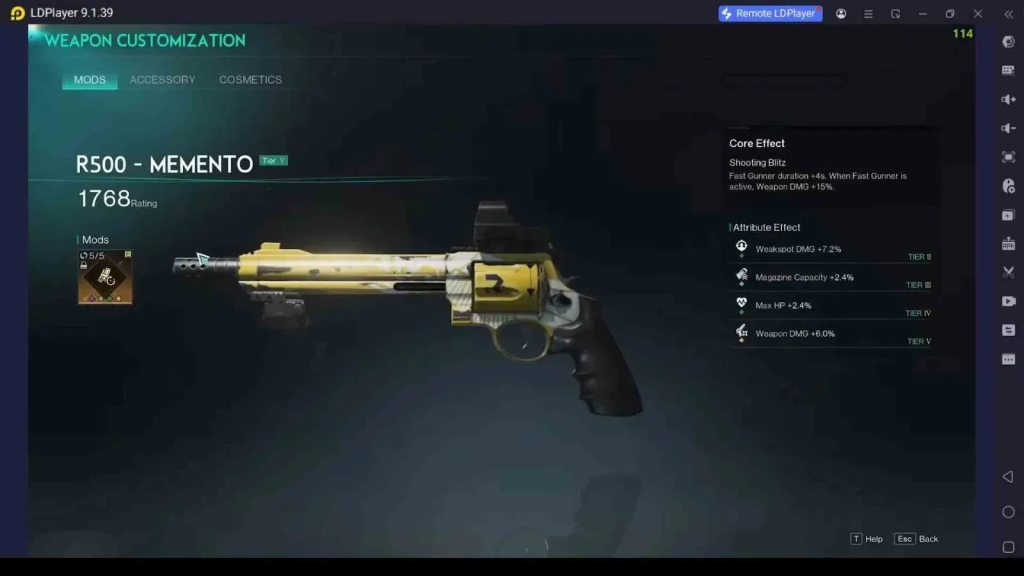
Task: Select the Weapon DMG attribute row
Action: [x=832, y=333]
